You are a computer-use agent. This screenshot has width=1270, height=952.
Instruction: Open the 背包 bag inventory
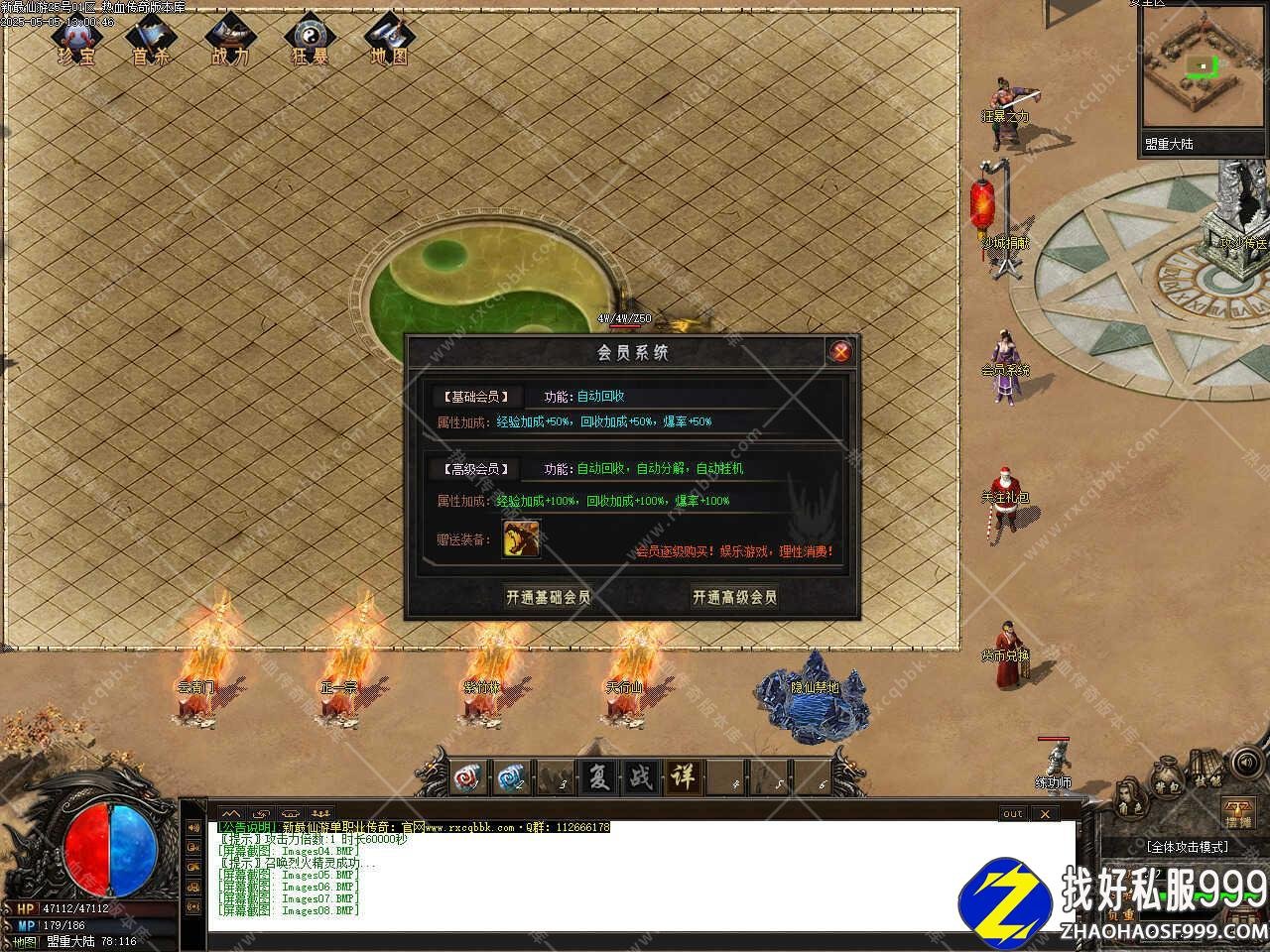(1165, 779)
